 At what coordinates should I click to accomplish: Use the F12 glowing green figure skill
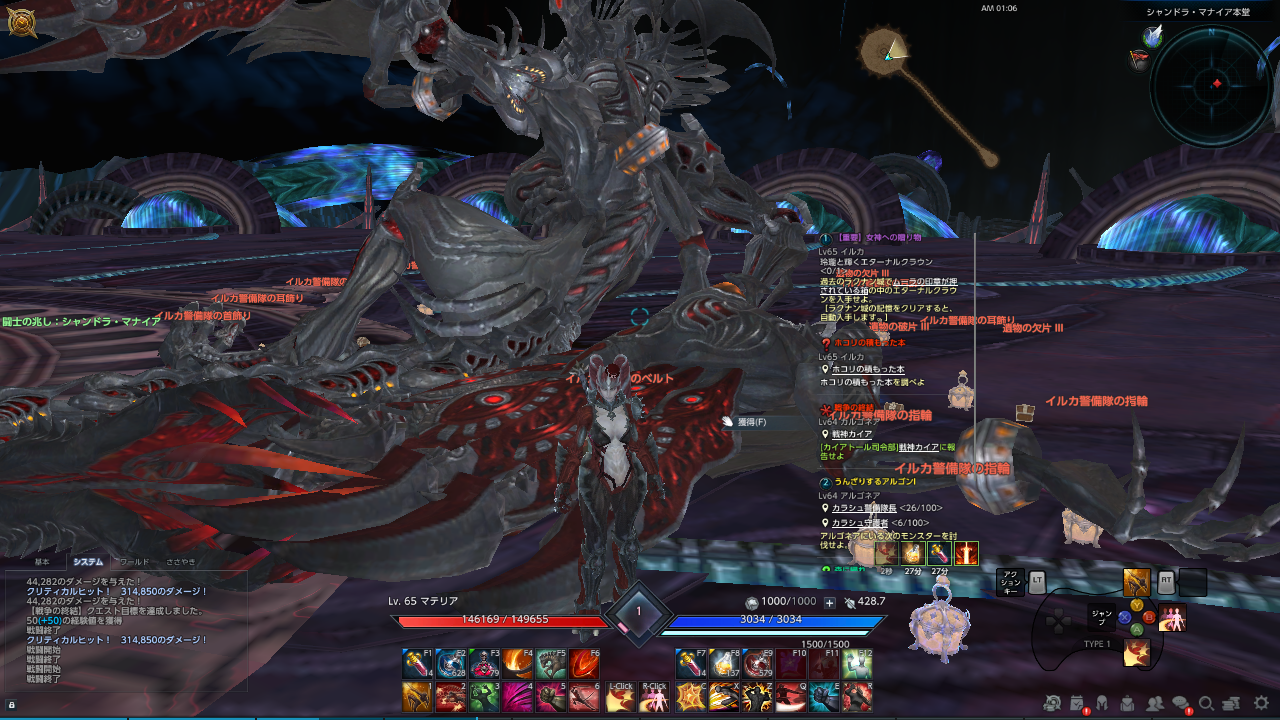coord(857,664)
